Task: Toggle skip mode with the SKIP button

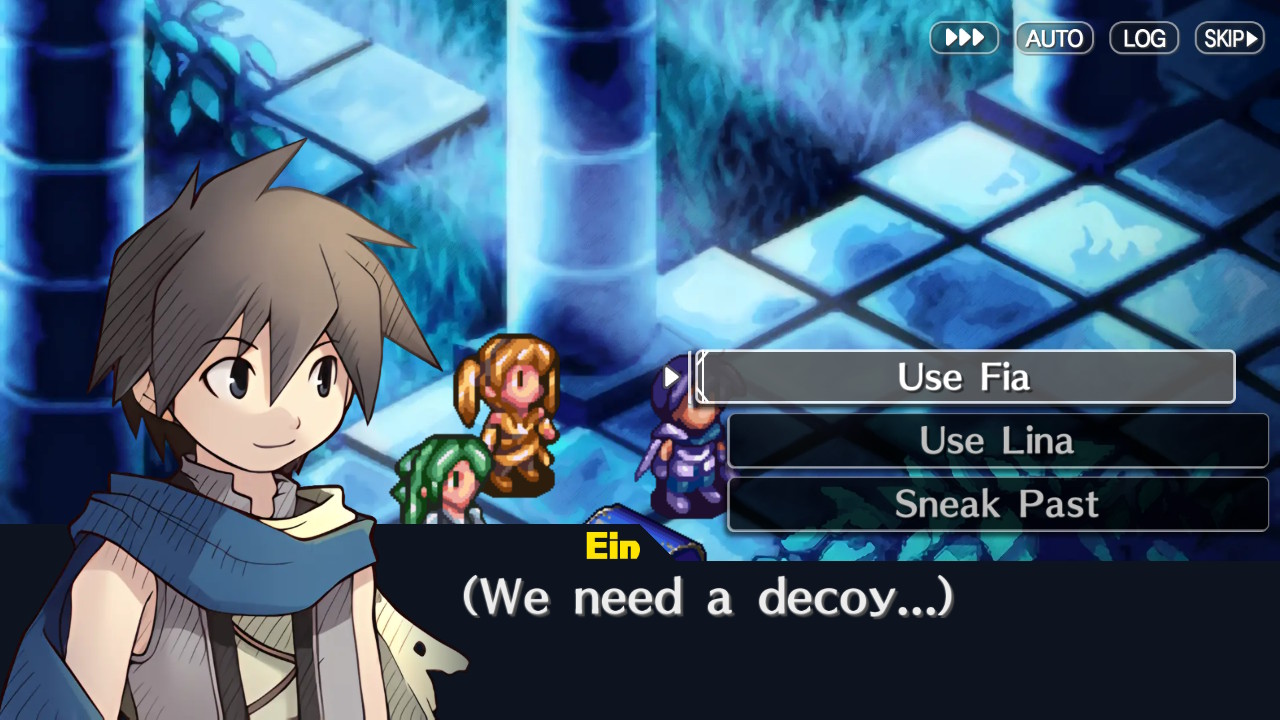Action: tap(1229, 38)
